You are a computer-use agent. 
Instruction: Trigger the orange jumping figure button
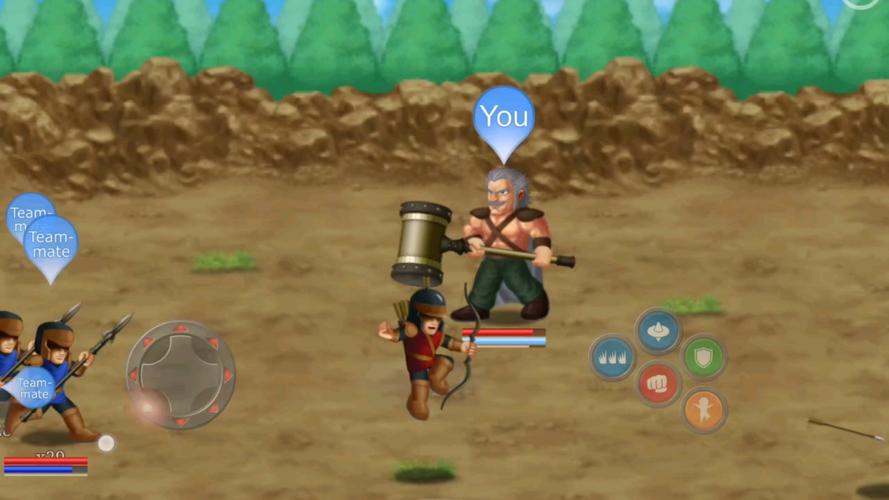tap(703, 410)
